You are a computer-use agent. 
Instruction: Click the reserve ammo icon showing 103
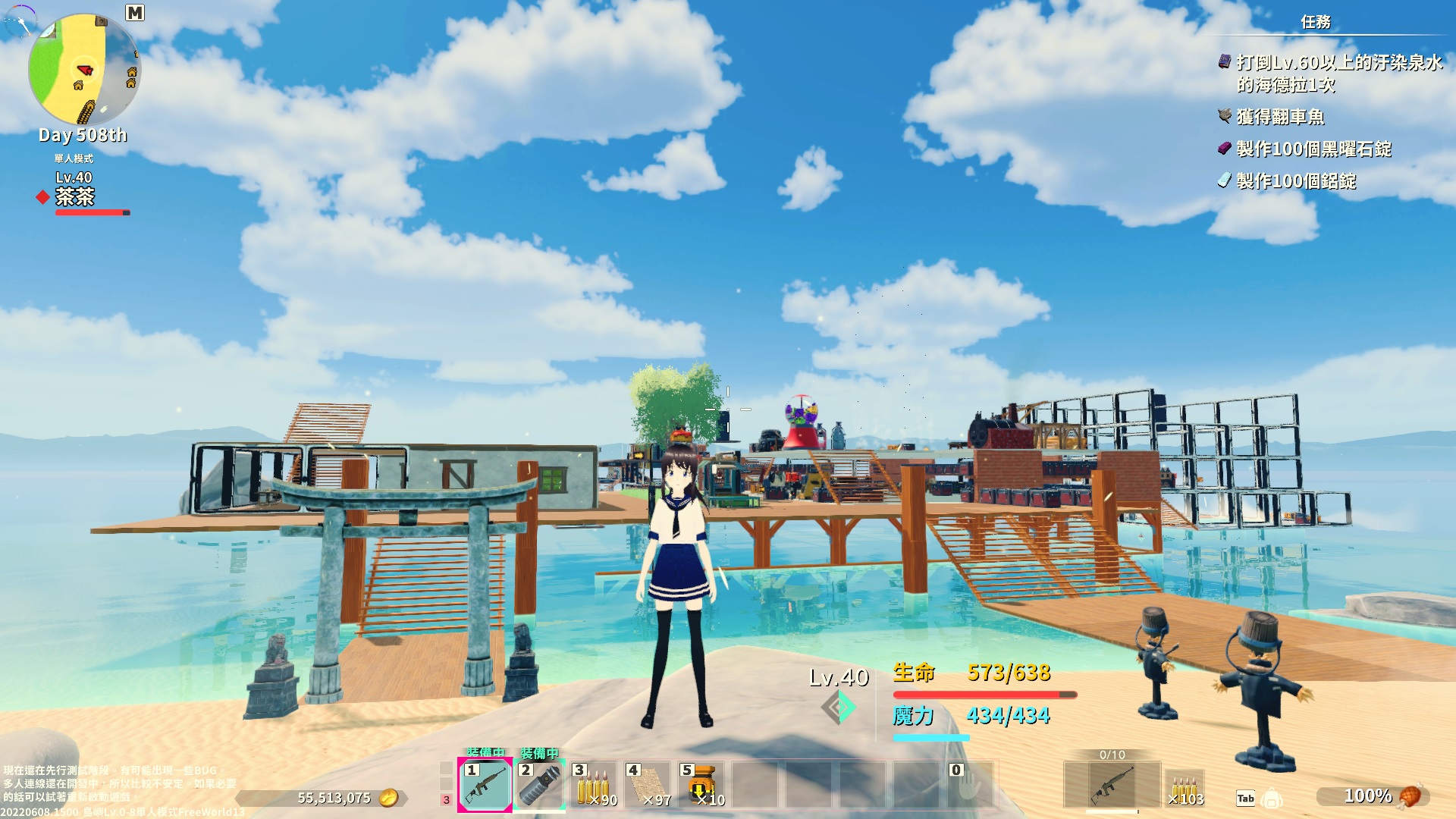click(1185, 789)
